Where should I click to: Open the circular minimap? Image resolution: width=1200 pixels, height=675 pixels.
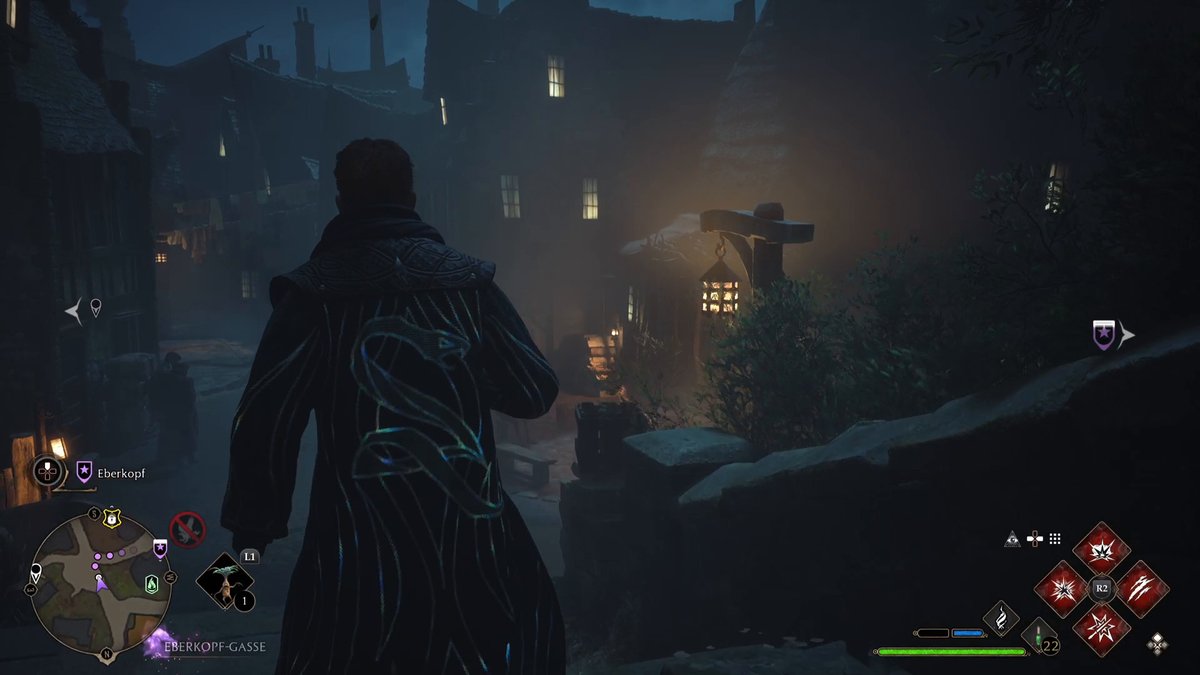[100, 584]
